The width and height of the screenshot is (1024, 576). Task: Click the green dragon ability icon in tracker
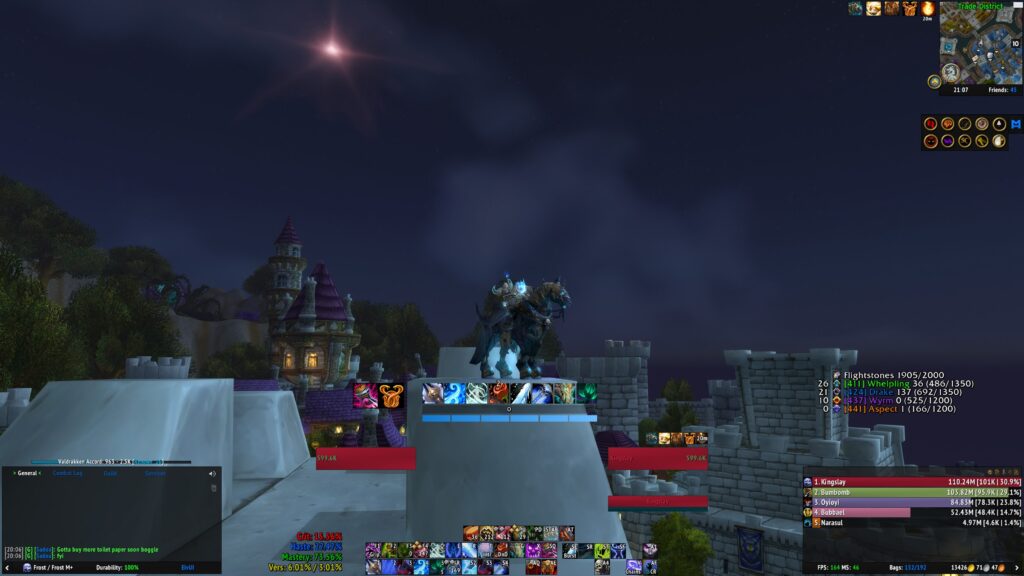[586, 393]
